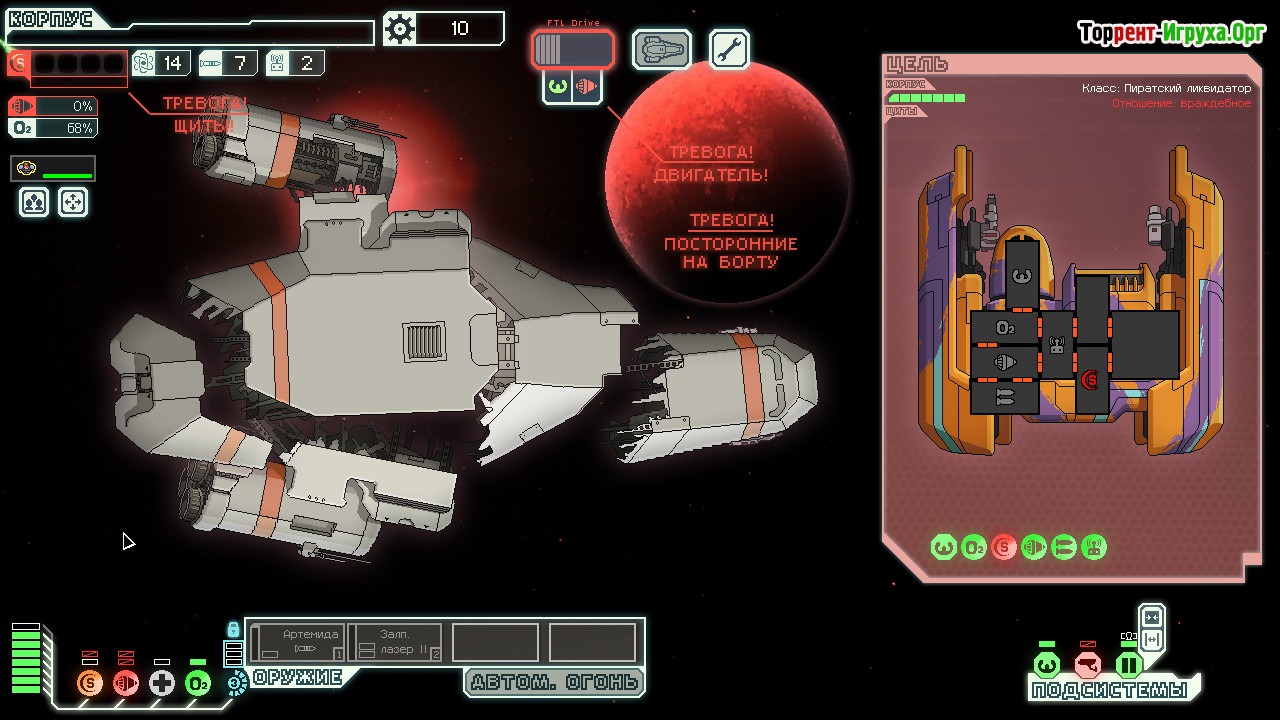This screenshot has width=1280, height=720.
Task: Click the sensors camera subsystem icon
Action: pyautogui.click(x=1088, y=665)
